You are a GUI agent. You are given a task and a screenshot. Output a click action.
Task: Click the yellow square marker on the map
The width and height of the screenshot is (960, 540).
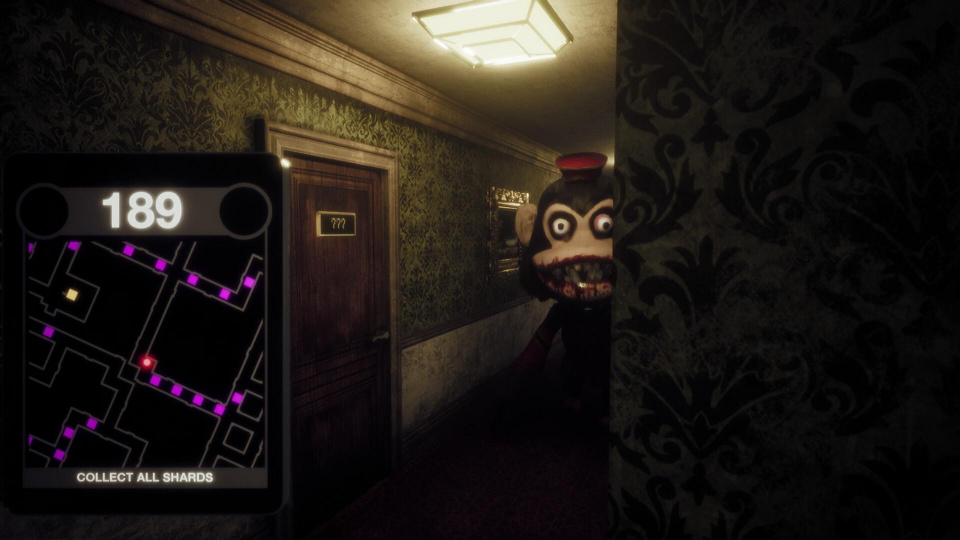pos(71,294)
